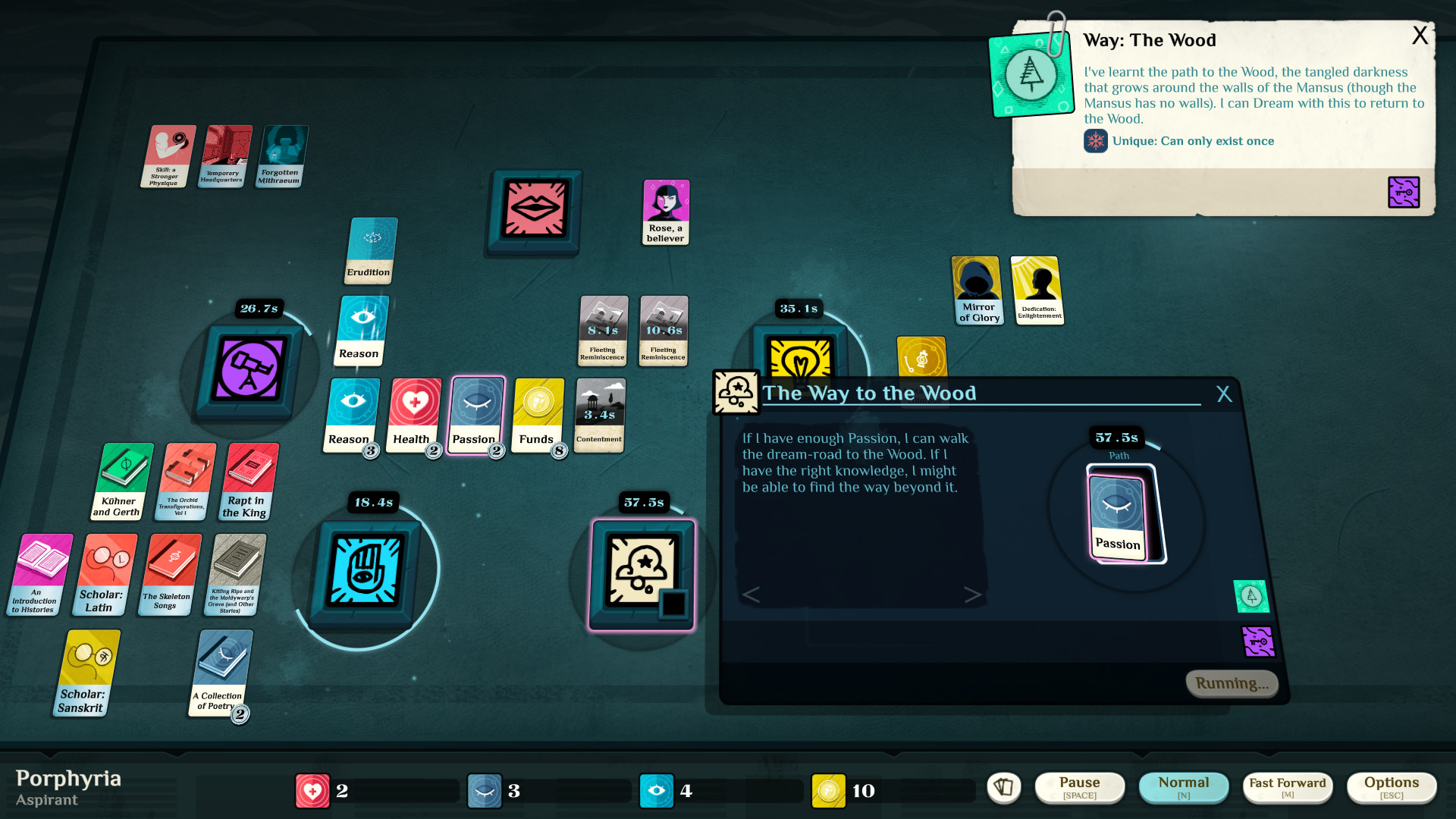The height and width of the screenshot is (819, 1456).
Task: Click the Running button in The Way to the Wood
Action: (x=1232, y=683)
